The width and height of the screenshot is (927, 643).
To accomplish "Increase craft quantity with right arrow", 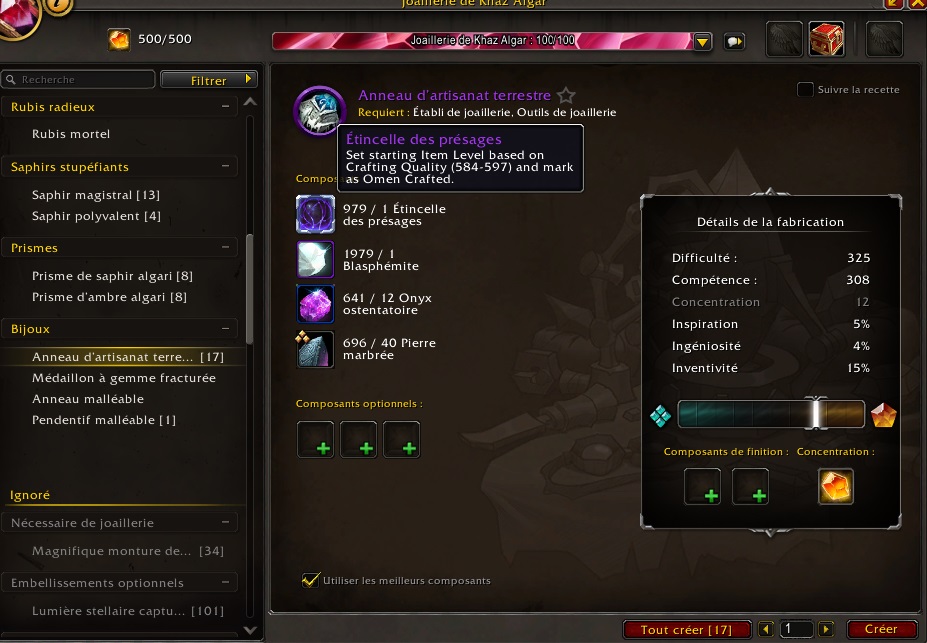I will [825, 629].
